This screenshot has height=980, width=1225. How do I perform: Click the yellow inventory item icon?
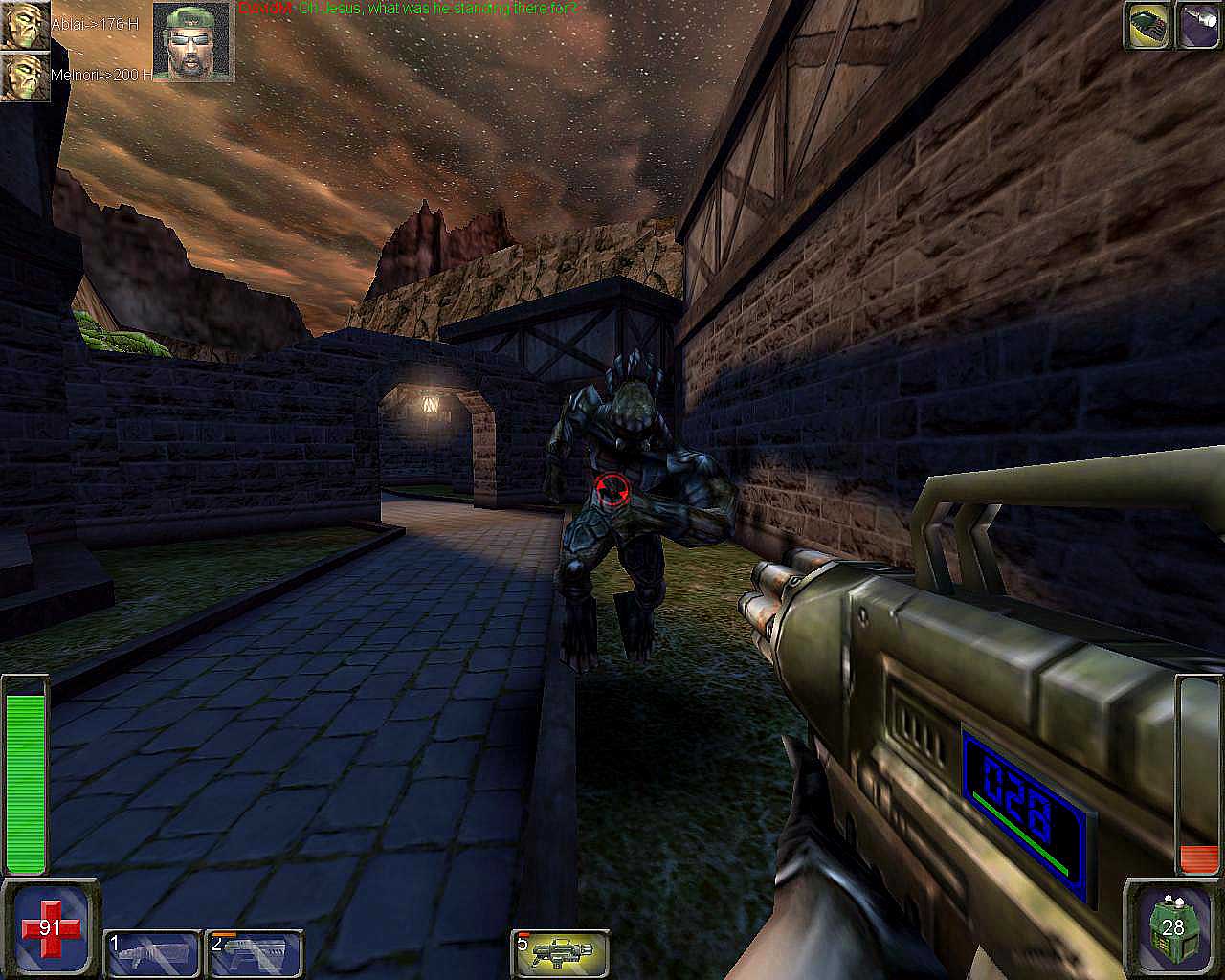(x=1147, y=25)
